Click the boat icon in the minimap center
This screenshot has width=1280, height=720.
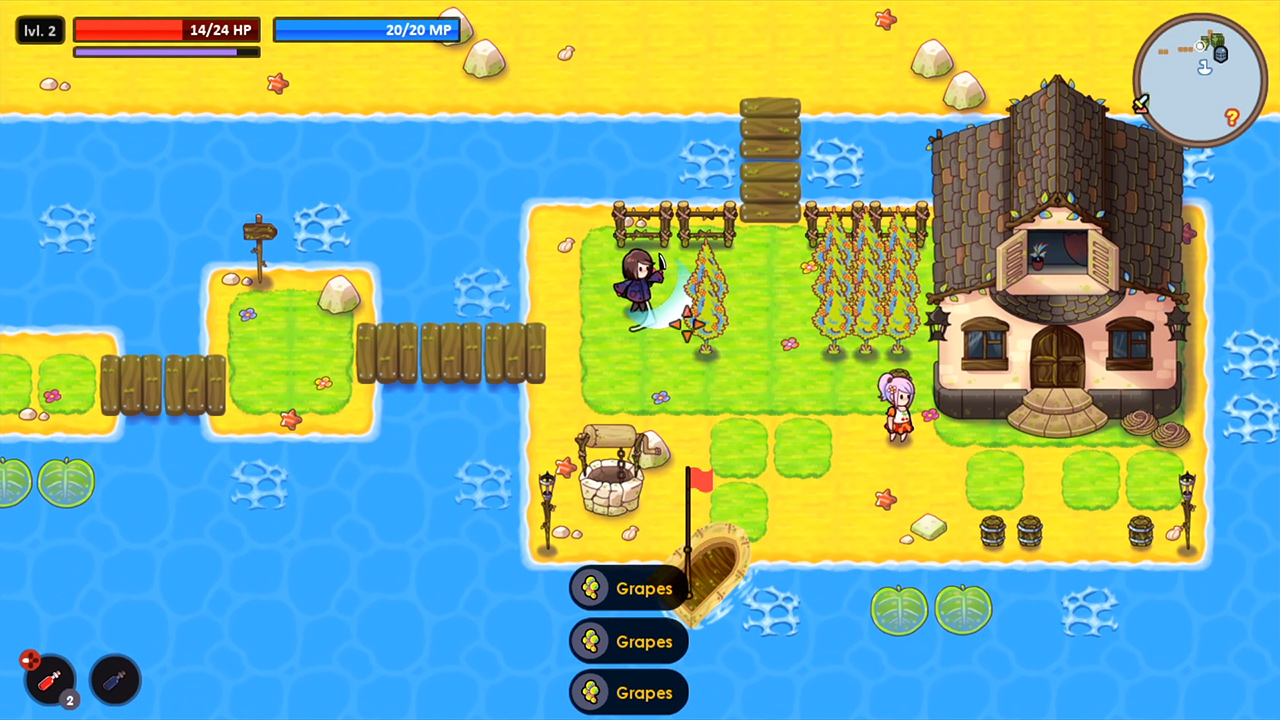[x=1204, y=68]
